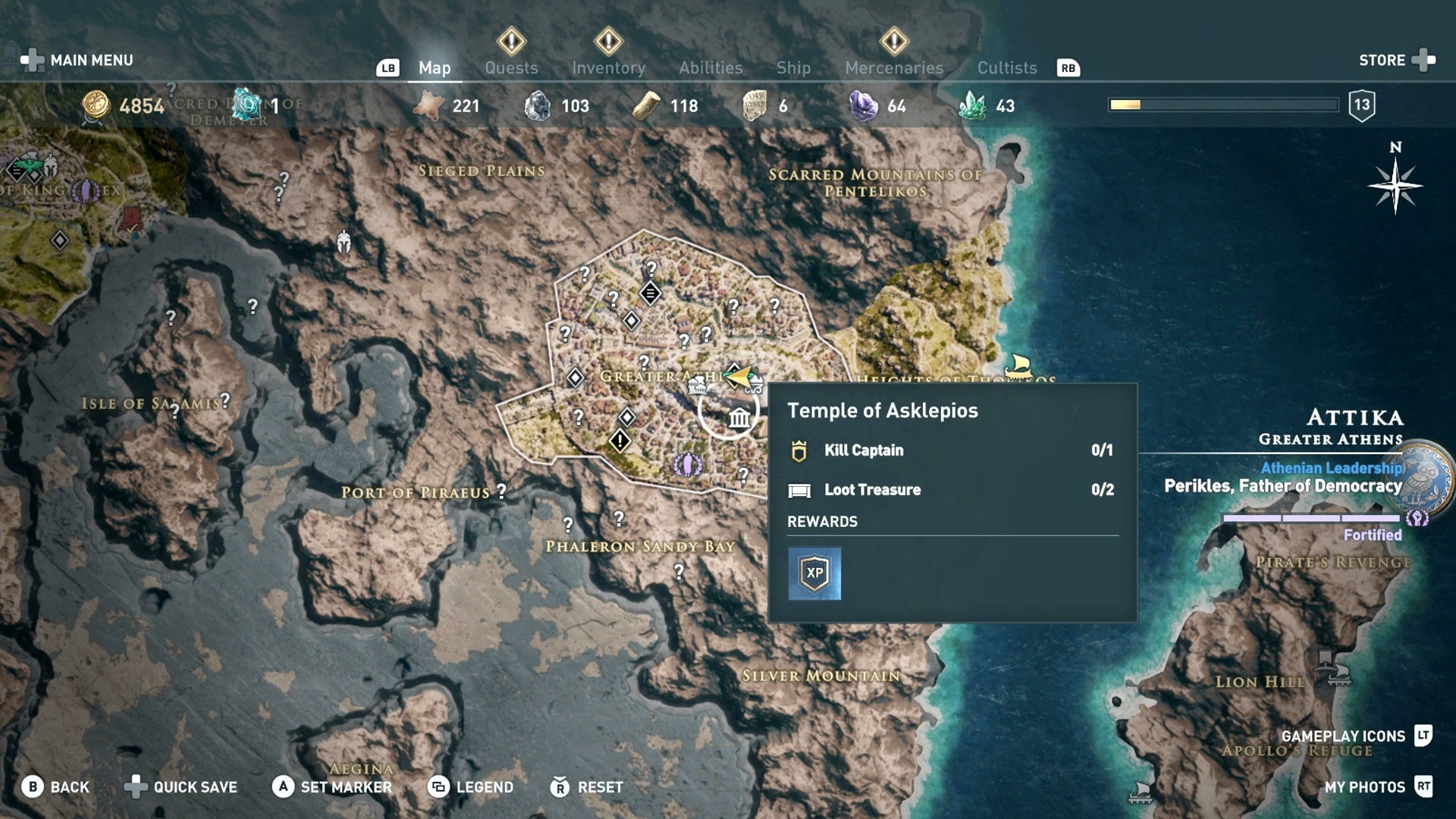This screenshot has width=1456, height=819.
Task: Open the Cultists tab
Action: point(1006,67)
